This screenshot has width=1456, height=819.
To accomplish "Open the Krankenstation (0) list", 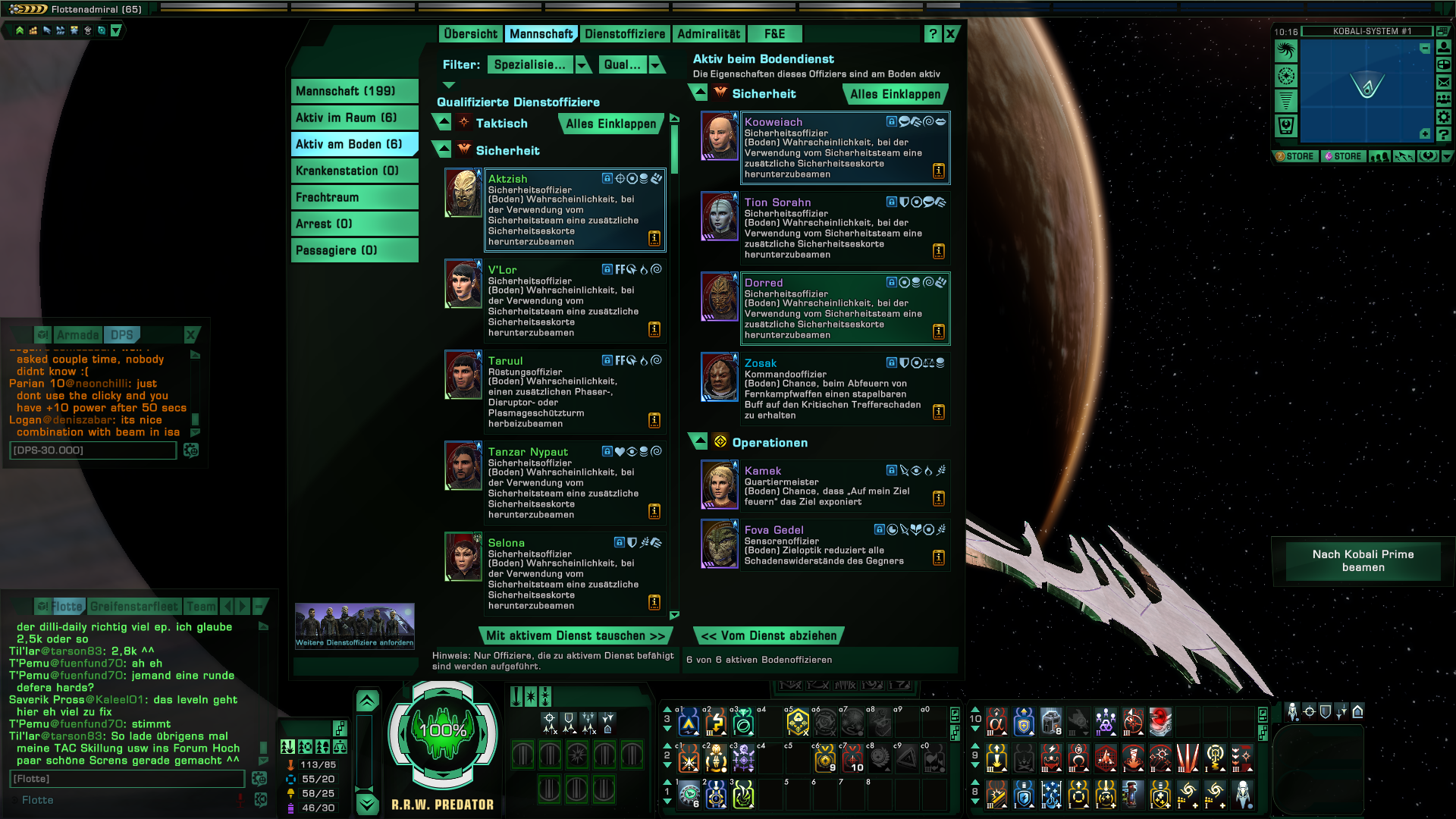I will [x=354, y=171].
